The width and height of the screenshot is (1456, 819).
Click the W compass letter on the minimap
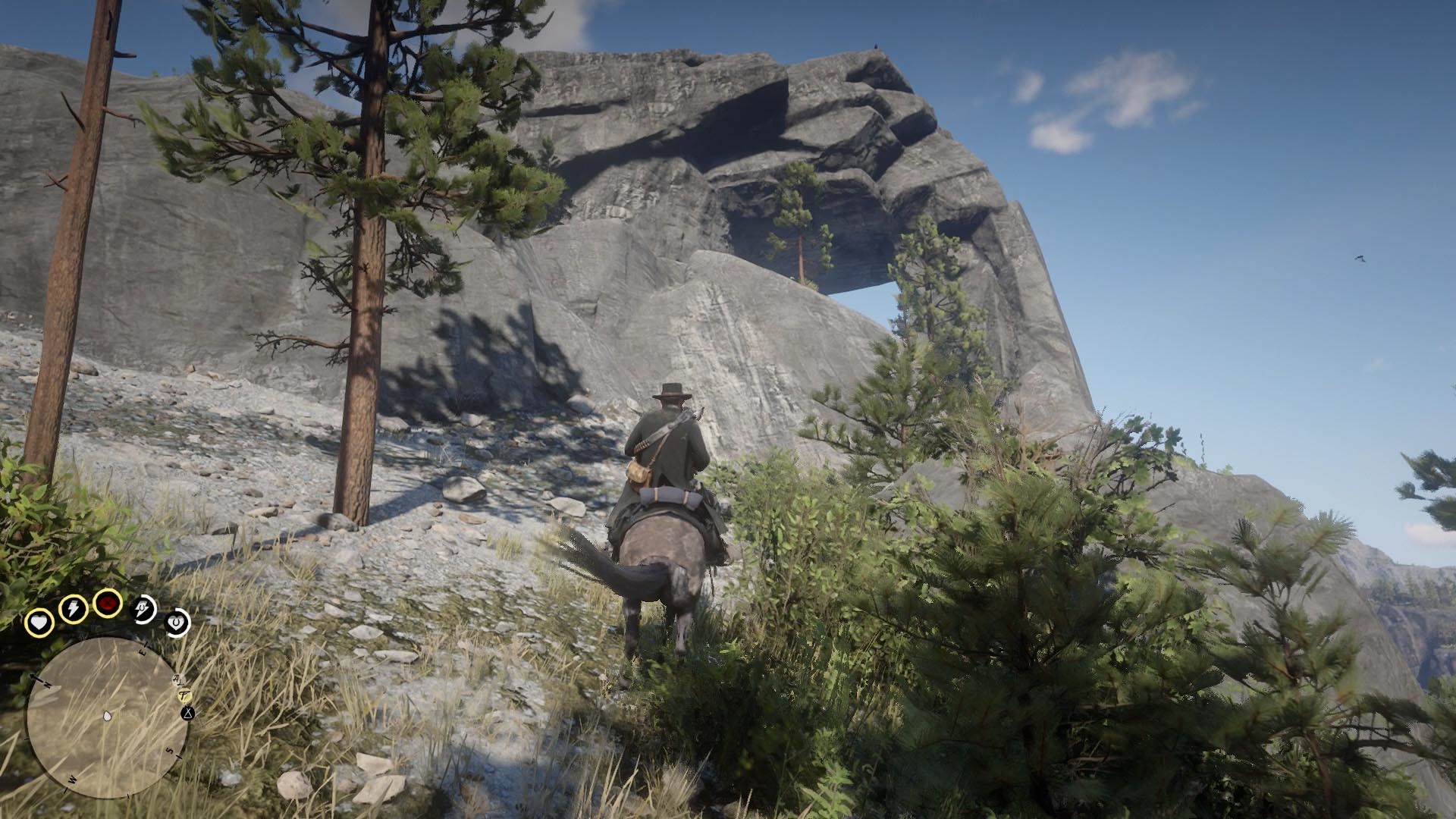71,780
